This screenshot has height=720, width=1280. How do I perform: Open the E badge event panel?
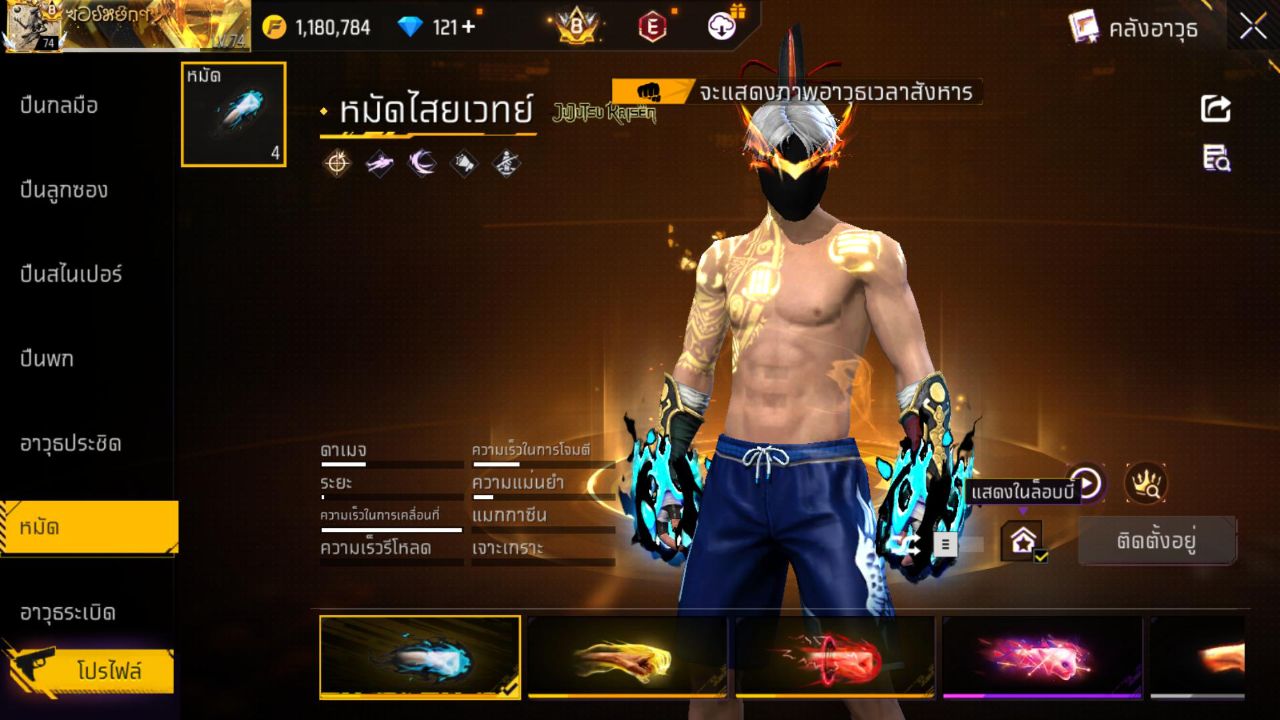[652, 27]
